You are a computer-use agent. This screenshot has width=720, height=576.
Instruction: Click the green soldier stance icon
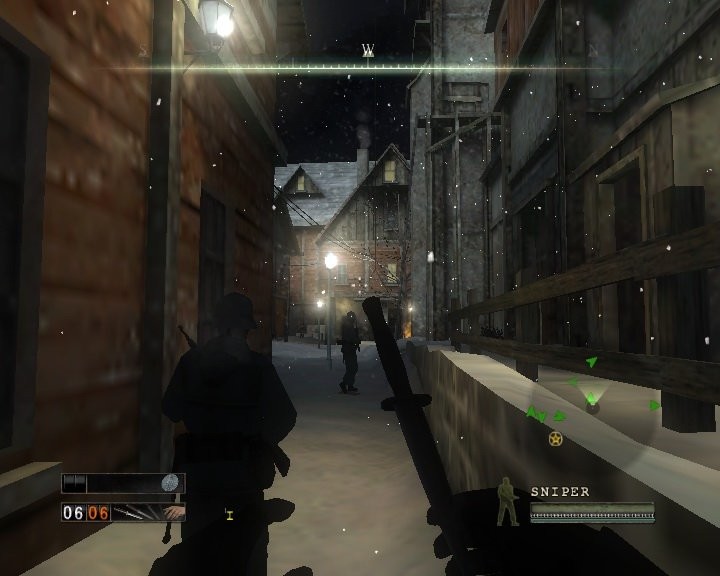click(508, 502)
